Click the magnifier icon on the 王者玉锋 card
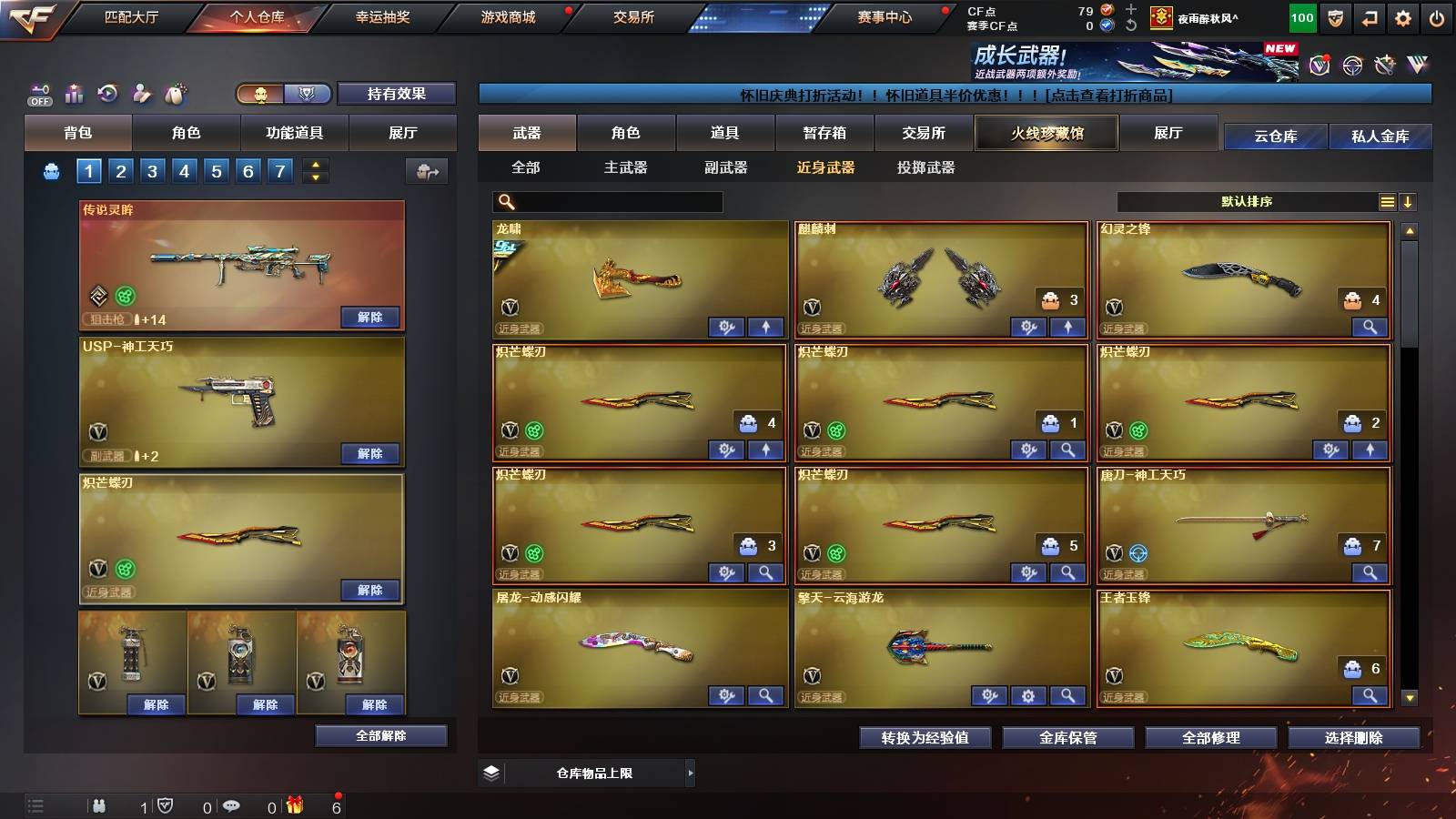This screenshot has width=1456, height=819. pos(1370,695)
